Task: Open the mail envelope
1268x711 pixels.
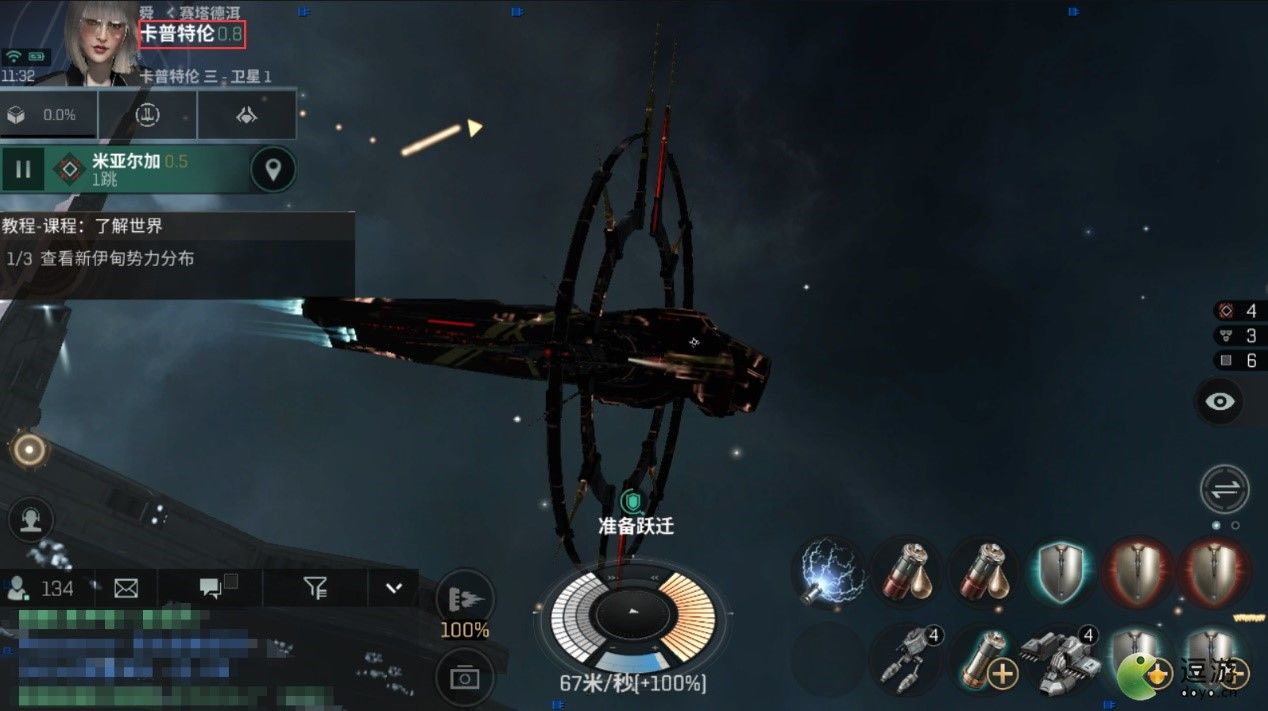Action: coord(126,588)
